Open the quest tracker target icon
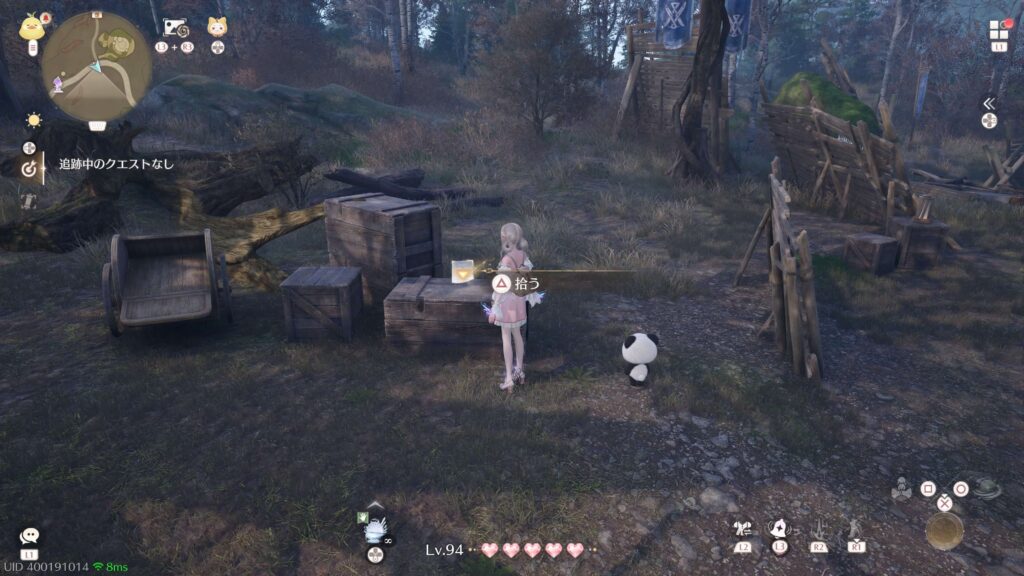The image size is (1024, 576). [30, 169]
